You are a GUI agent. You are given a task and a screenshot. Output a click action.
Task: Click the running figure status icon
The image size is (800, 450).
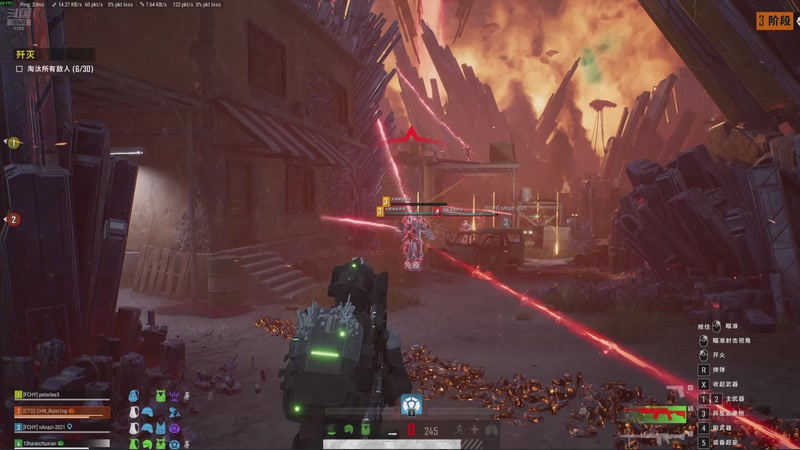coord(460,430)
